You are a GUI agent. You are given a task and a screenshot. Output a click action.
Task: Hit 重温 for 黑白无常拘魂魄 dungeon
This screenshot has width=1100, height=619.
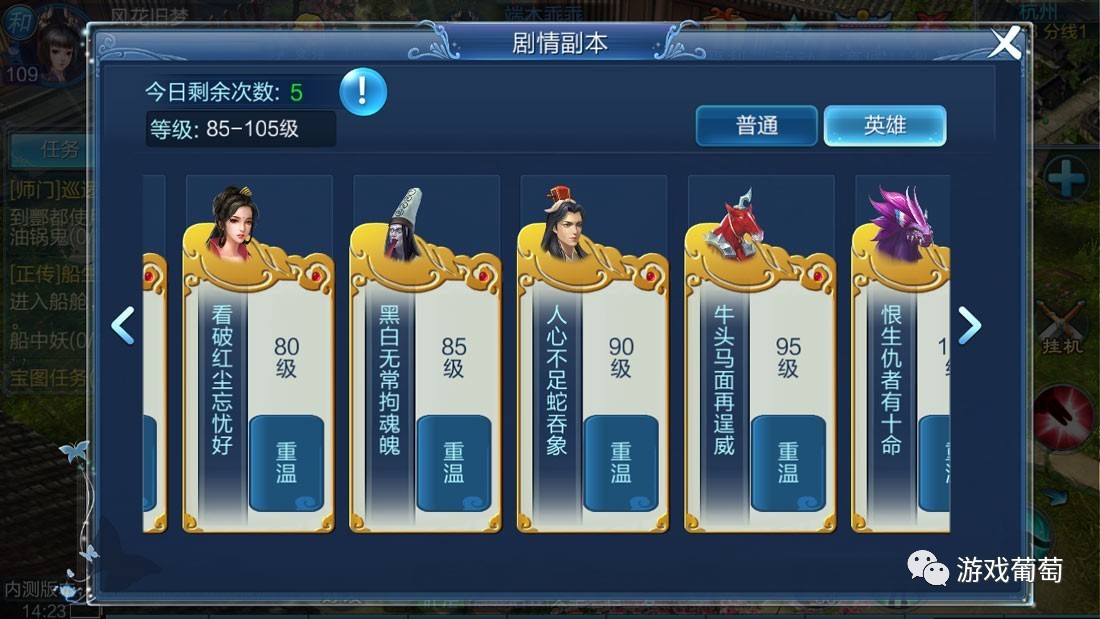tap(453, 463)
